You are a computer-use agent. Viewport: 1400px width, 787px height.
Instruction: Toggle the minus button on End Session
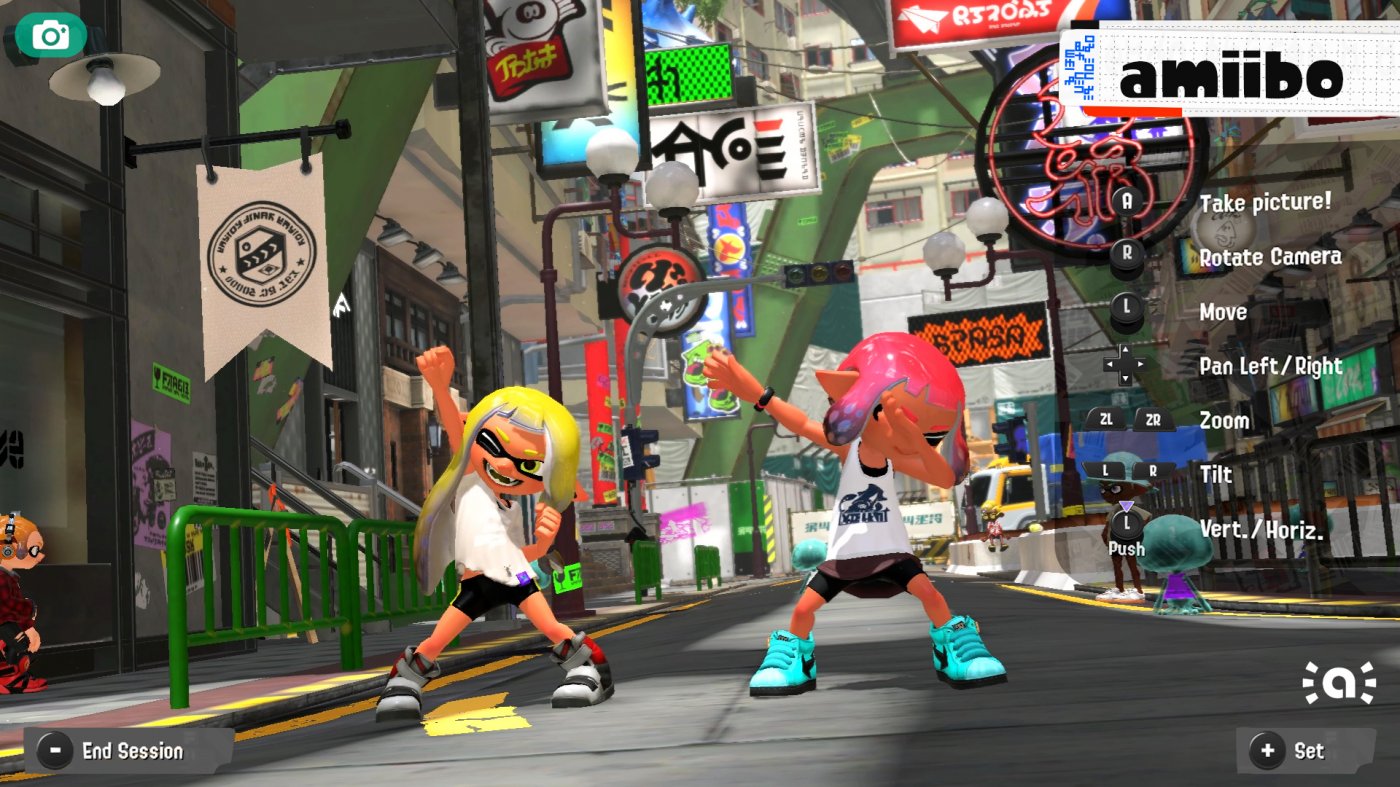pyautogui.click(x=54, y=751)
